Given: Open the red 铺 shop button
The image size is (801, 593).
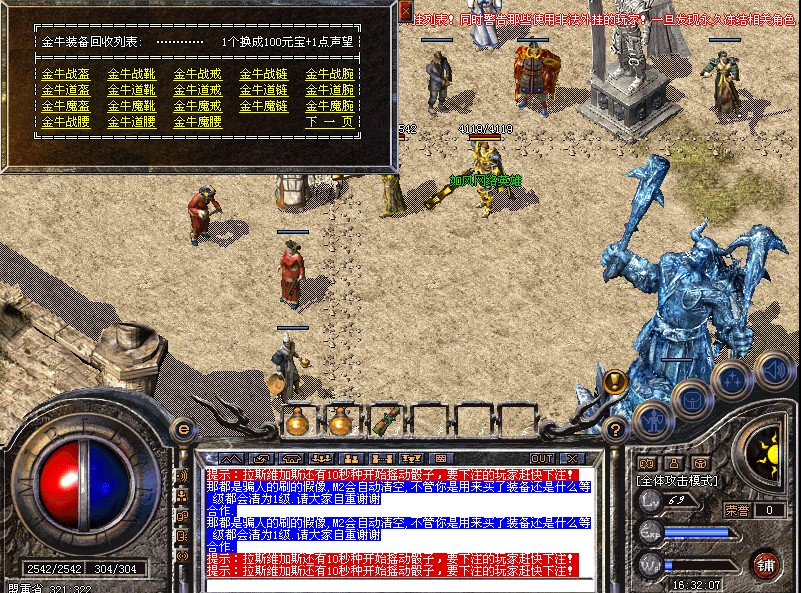Looking at the screenshot, I should click(766, 563).
